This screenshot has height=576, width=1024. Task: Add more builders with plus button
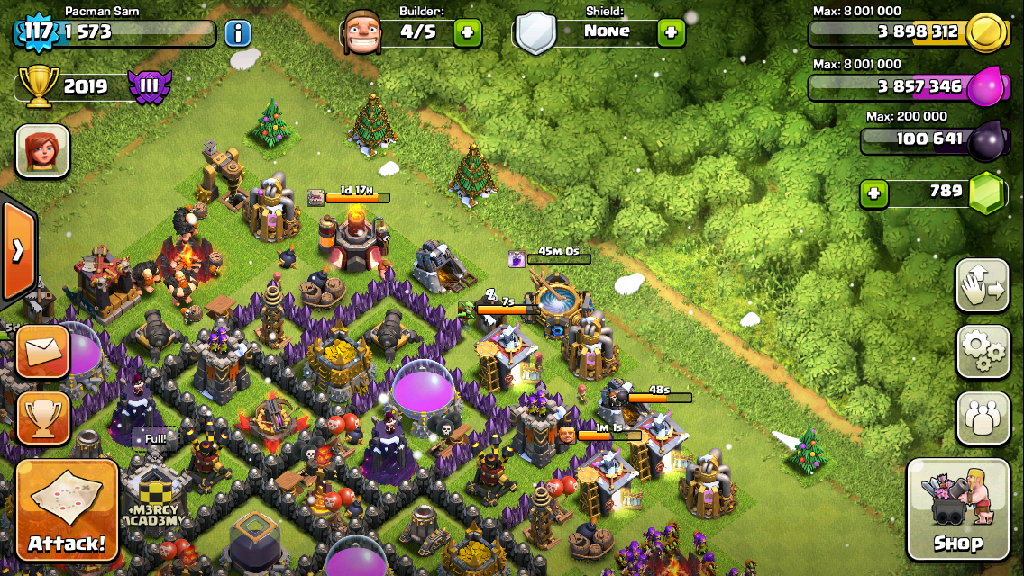click(x=467, y=32)
